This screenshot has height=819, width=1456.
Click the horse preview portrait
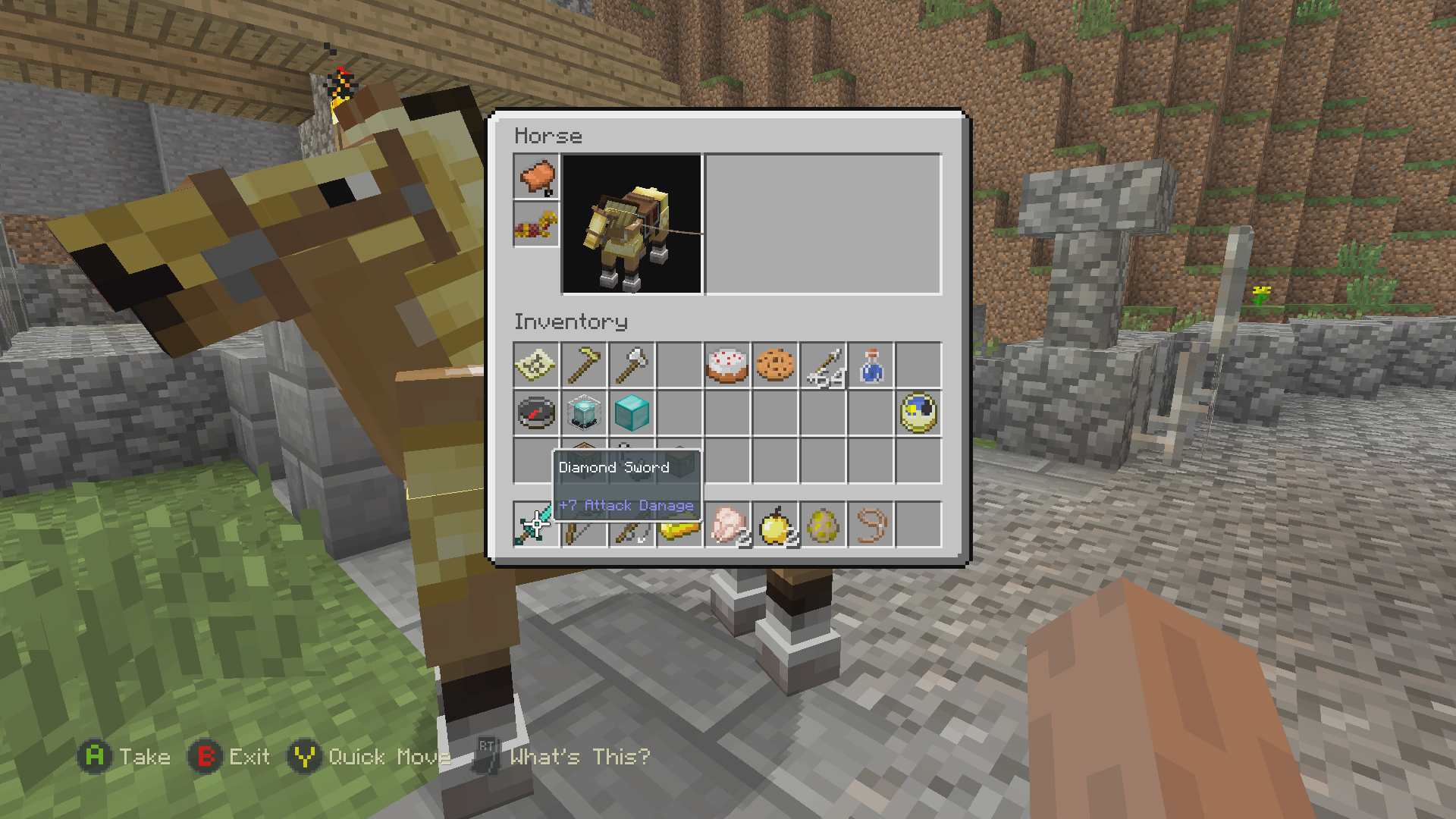pyautogui.click(x=631, y=224)
